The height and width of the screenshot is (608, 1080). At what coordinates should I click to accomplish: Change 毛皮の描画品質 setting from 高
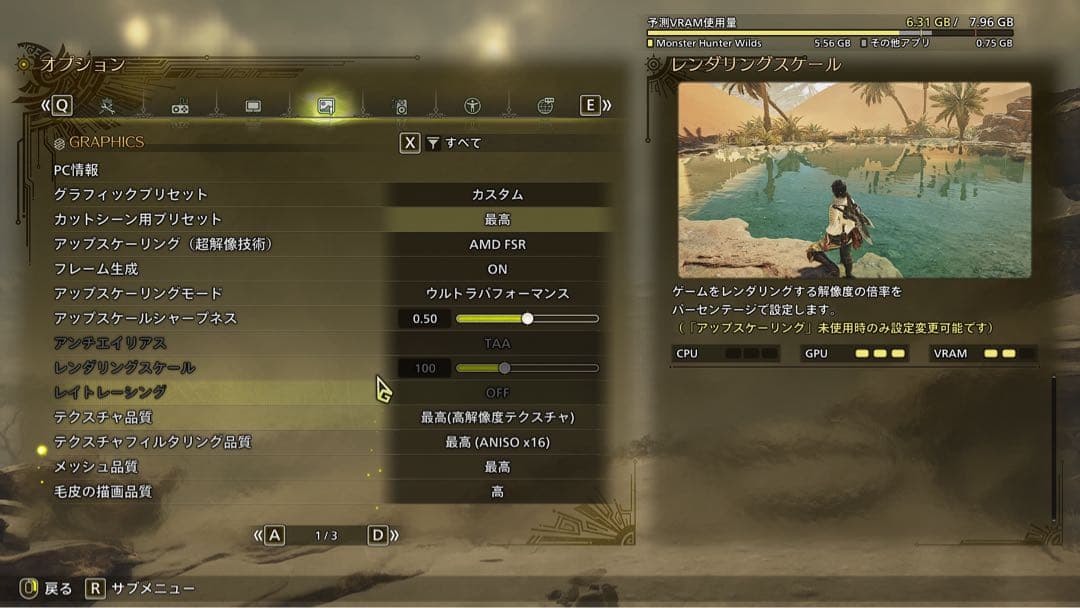point(497,492)
